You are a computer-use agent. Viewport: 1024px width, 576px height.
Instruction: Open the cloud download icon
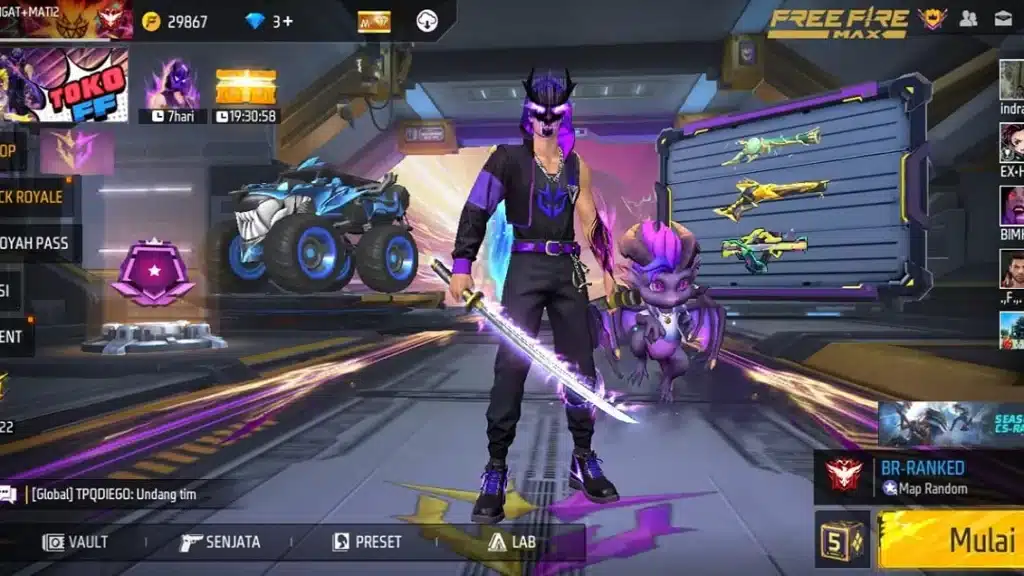coord(427,21)
